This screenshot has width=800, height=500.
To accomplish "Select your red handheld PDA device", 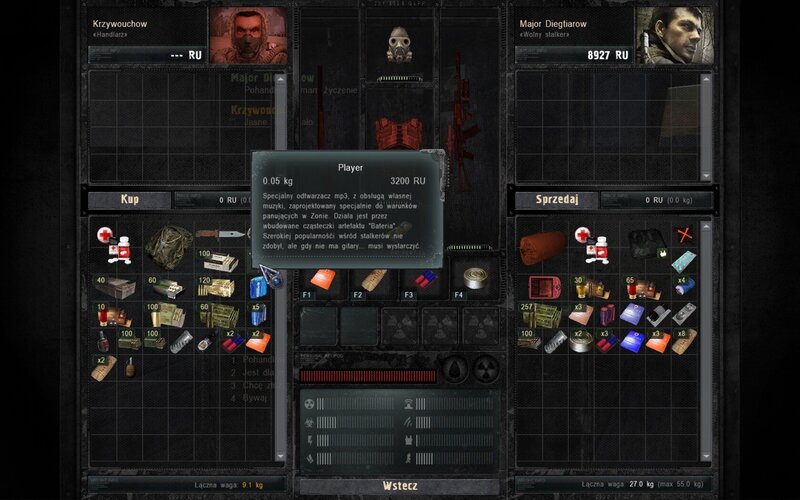I will pyautogui.click(x=545, y=288).
